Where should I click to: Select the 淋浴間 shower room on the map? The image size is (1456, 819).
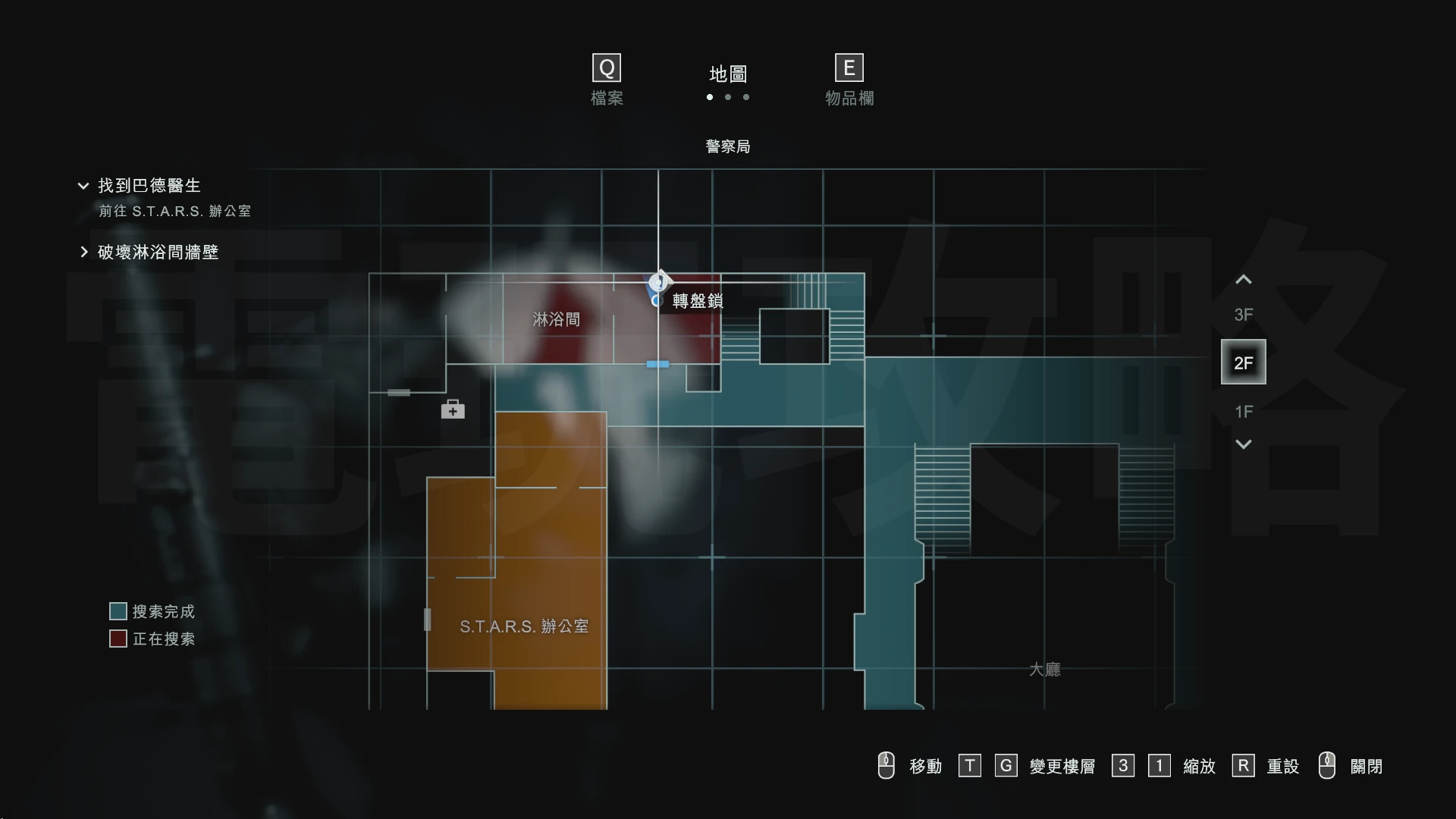coord(556,319)
